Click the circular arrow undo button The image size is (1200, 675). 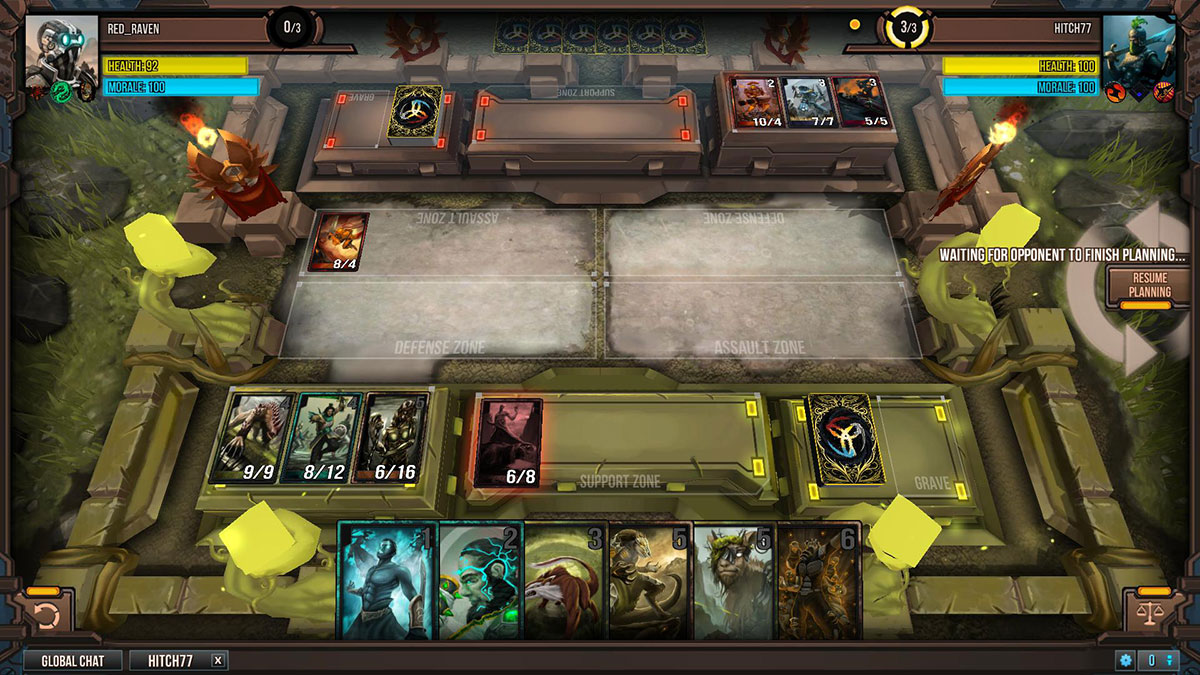[x=46, y=612]
